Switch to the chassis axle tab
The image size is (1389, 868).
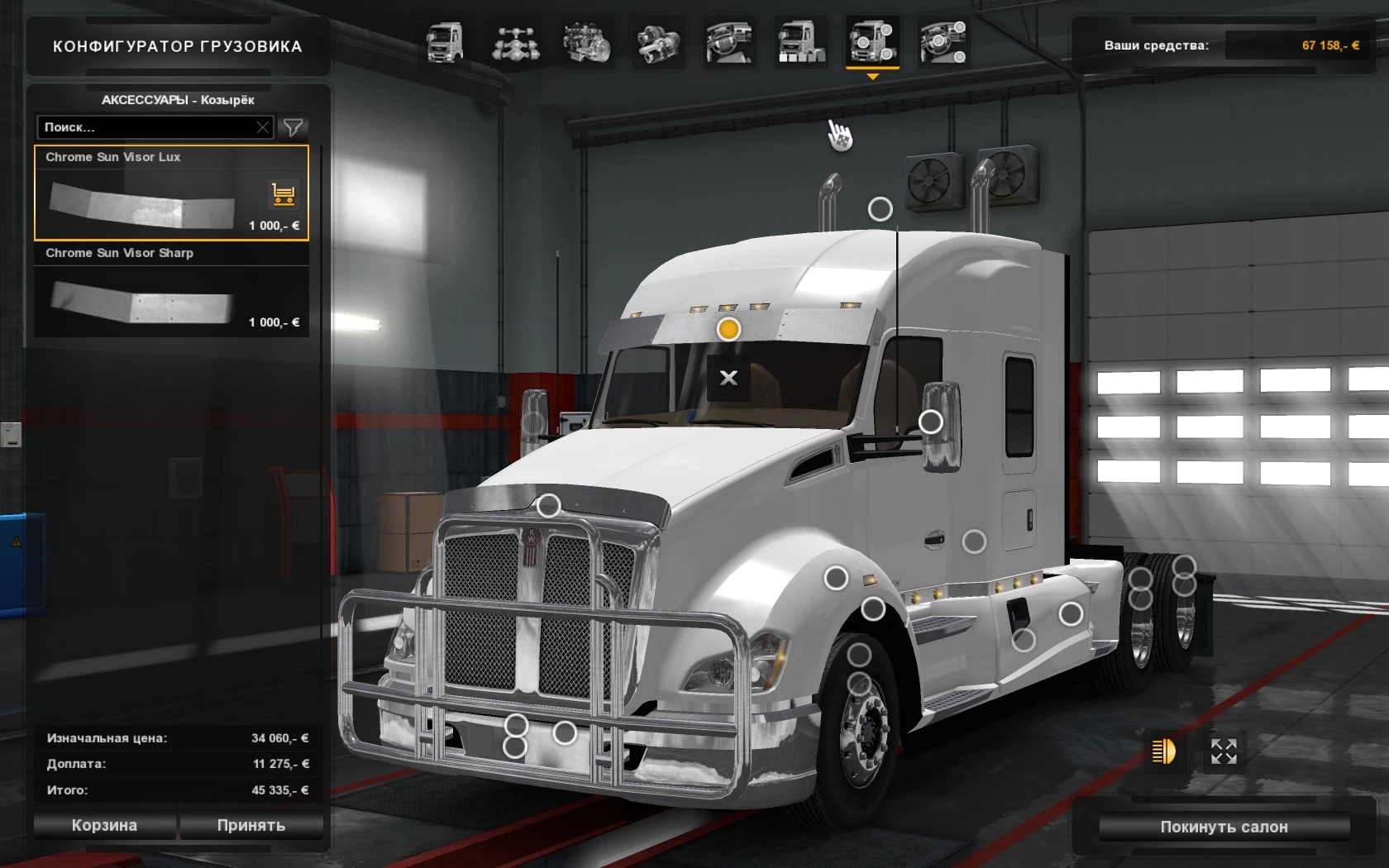[516, 43]
